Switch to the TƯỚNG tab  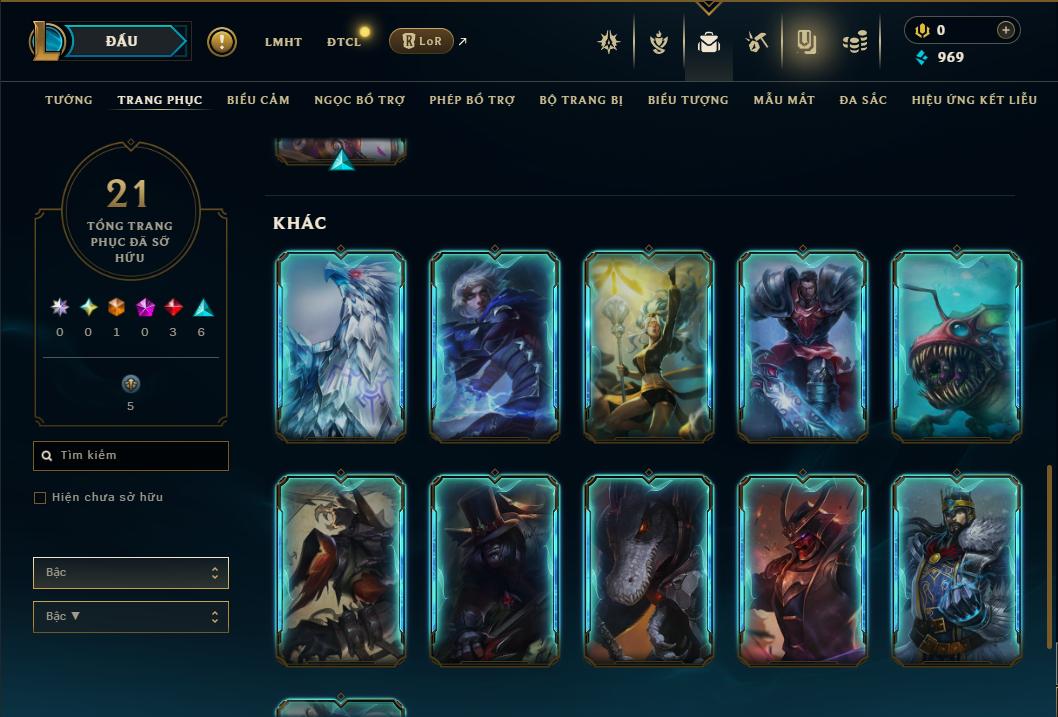69,100
